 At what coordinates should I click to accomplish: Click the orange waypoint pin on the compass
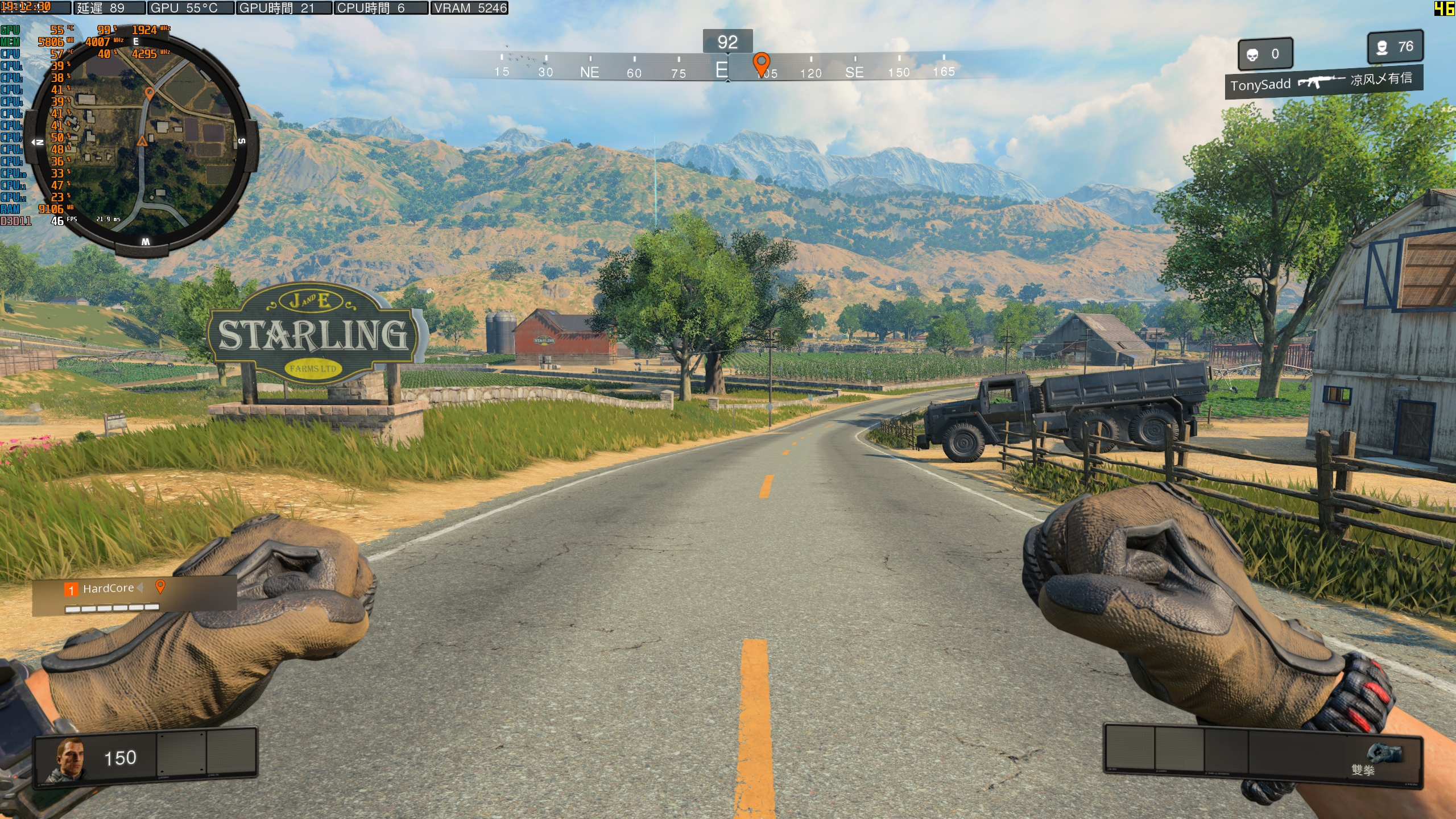761,63
